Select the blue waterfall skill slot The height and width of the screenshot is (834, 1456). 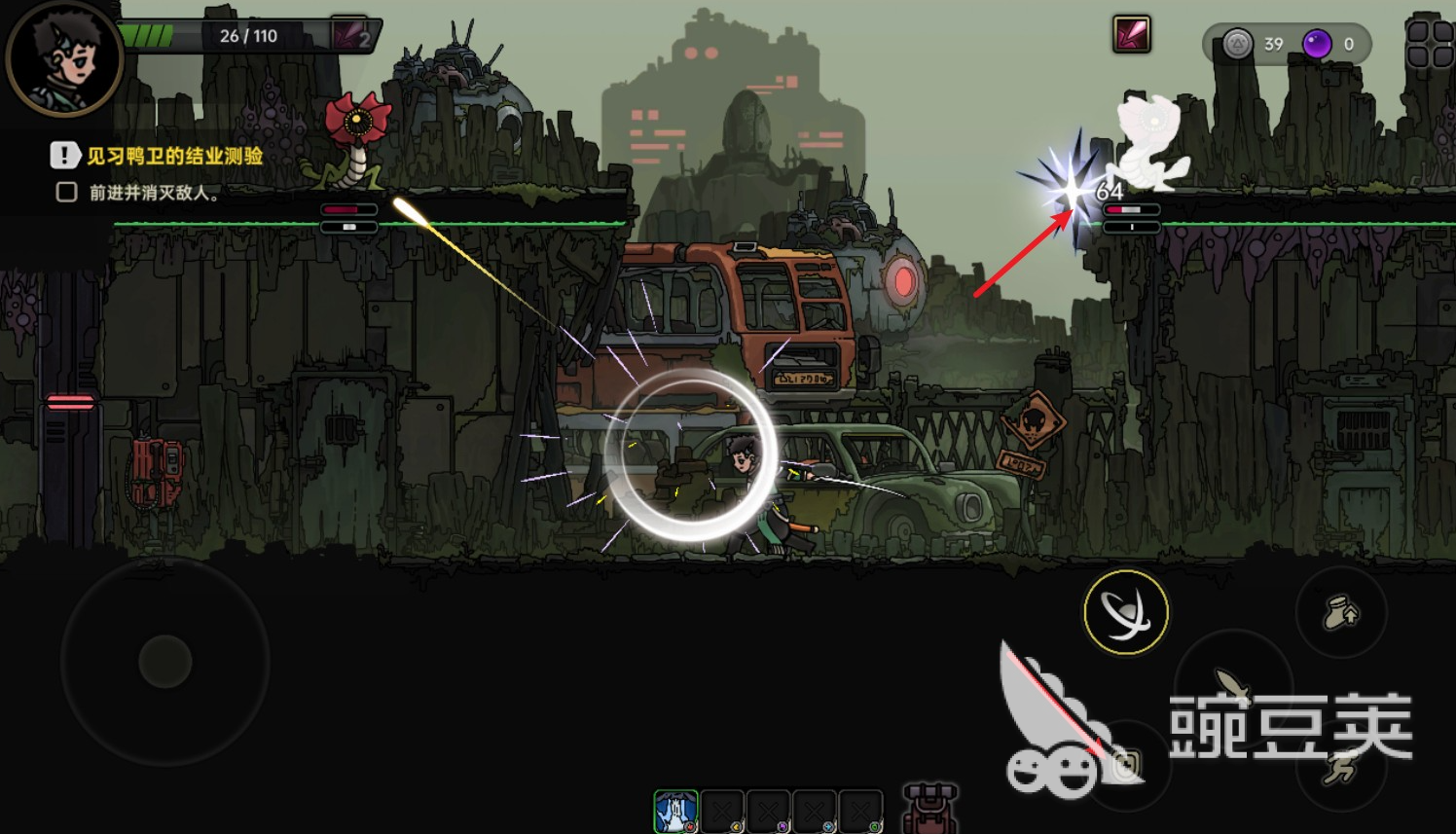pos(675,812)
